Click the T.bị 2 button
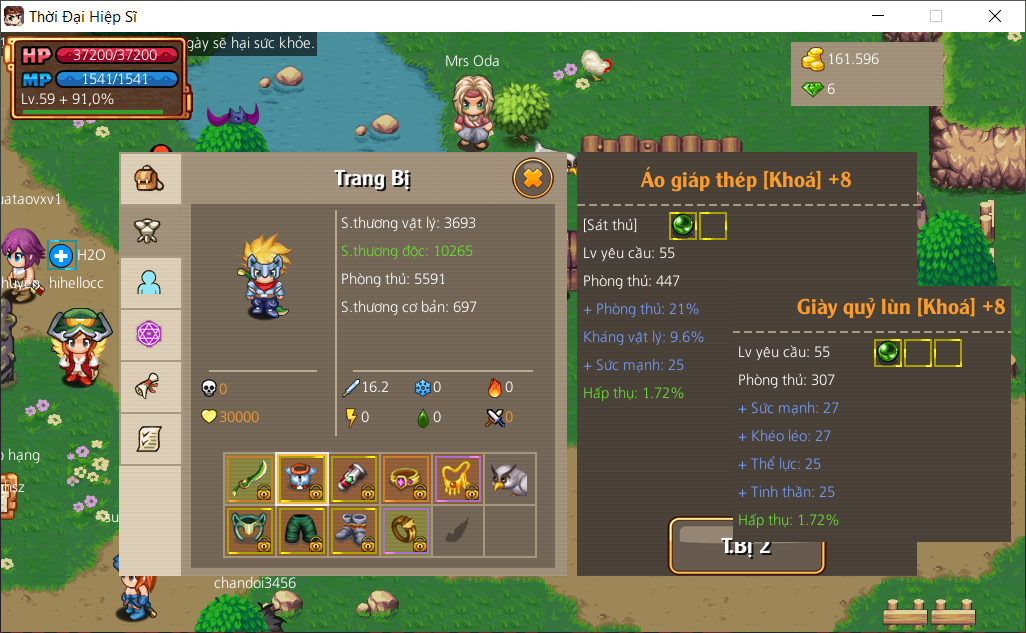 point(746,546)
